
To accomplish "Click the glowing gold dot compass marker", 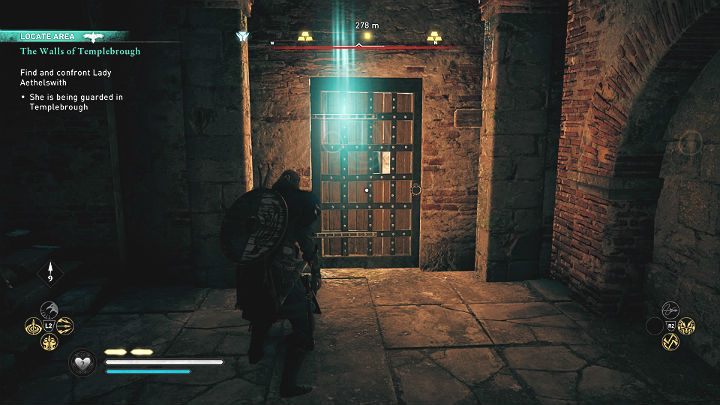I will [x=367, y=36].
